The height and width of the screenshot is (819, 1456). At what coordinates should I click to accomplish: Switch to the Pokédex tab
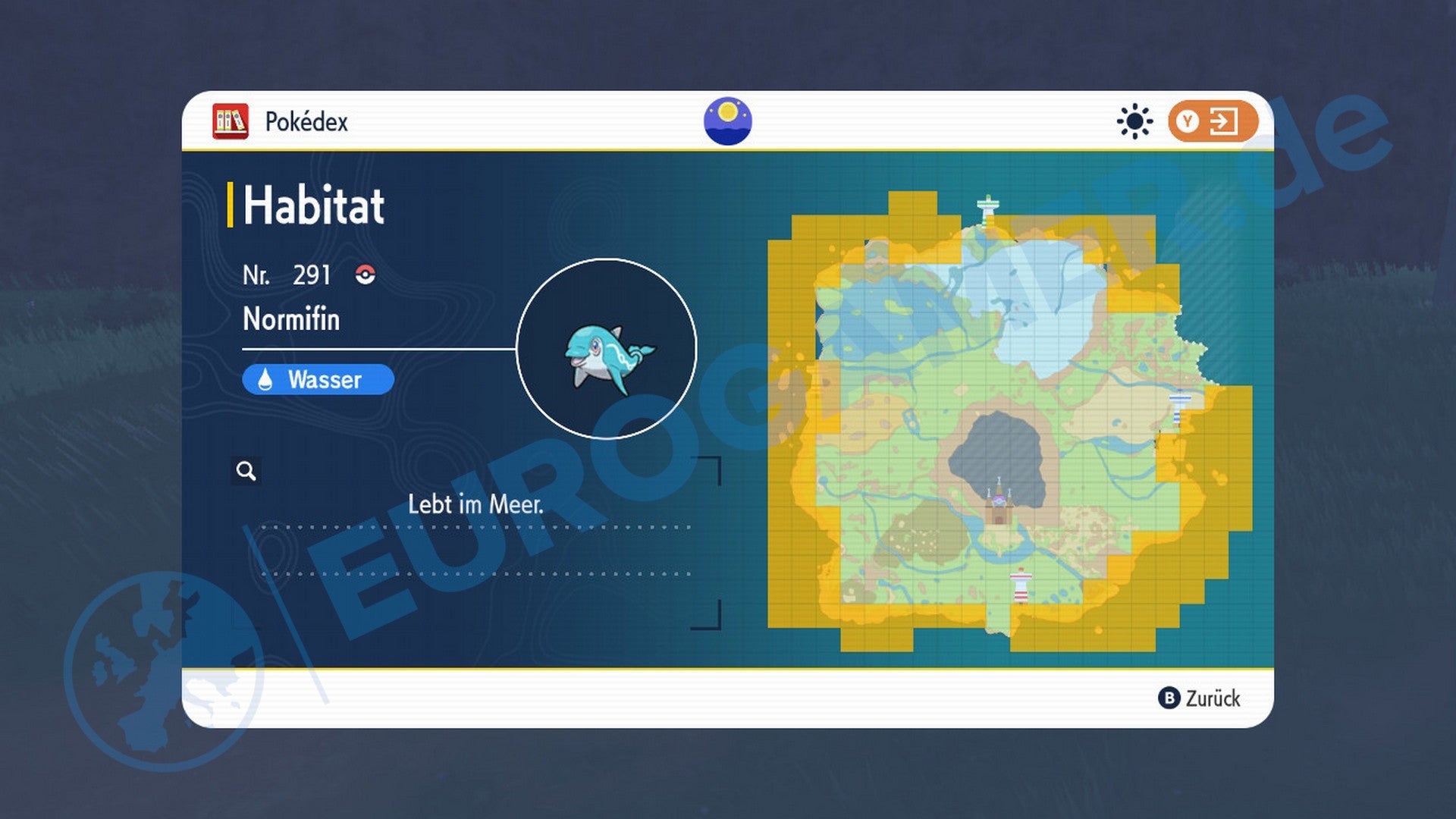pyautogui.click(x=306, y=120)
